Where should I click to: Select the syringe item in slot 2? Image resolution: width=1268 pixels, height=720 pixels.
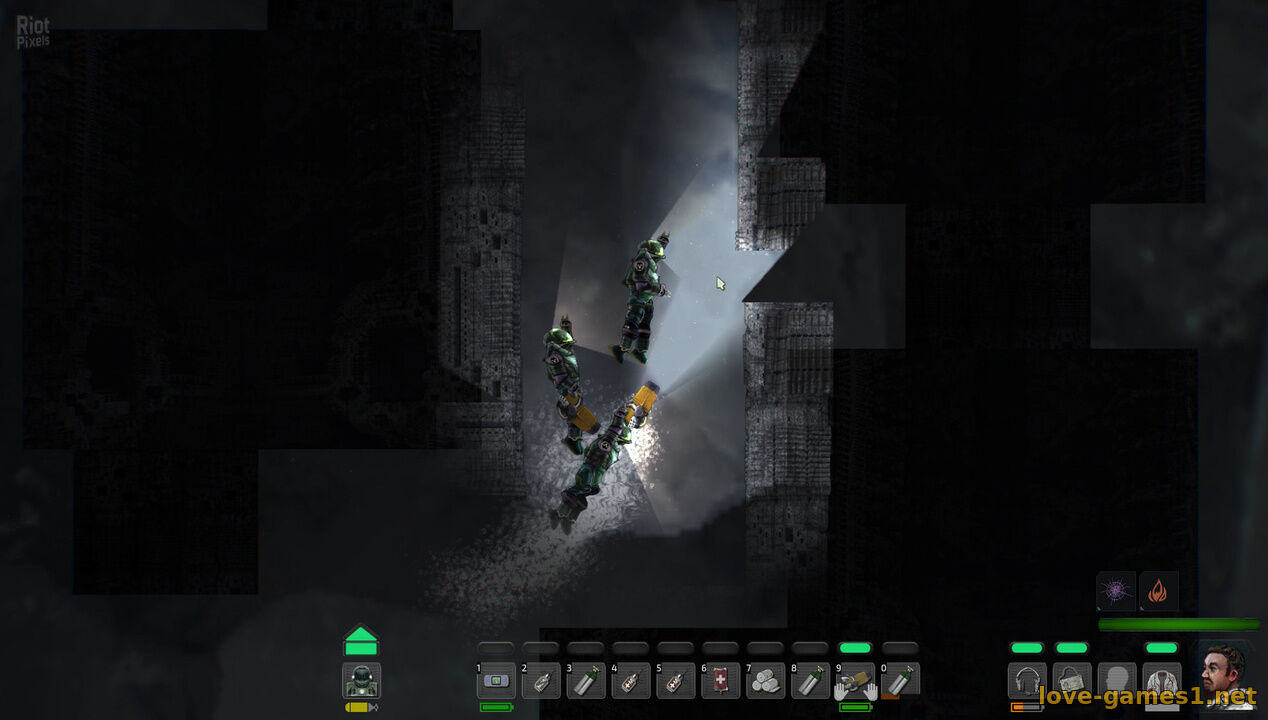[x=541, y=681]
